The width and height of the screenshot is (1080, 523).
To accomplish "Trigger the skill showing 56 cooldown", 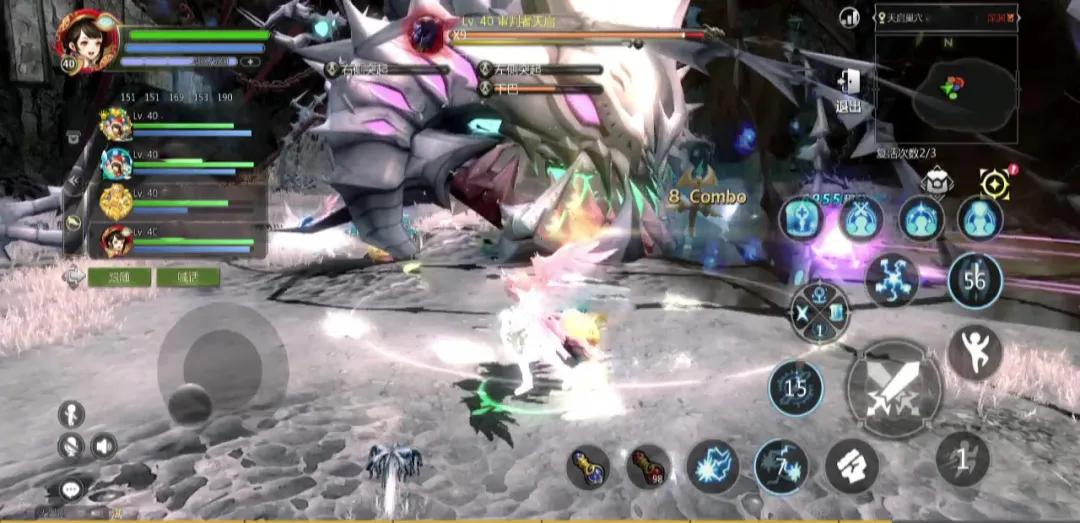I will pos(974,281).
